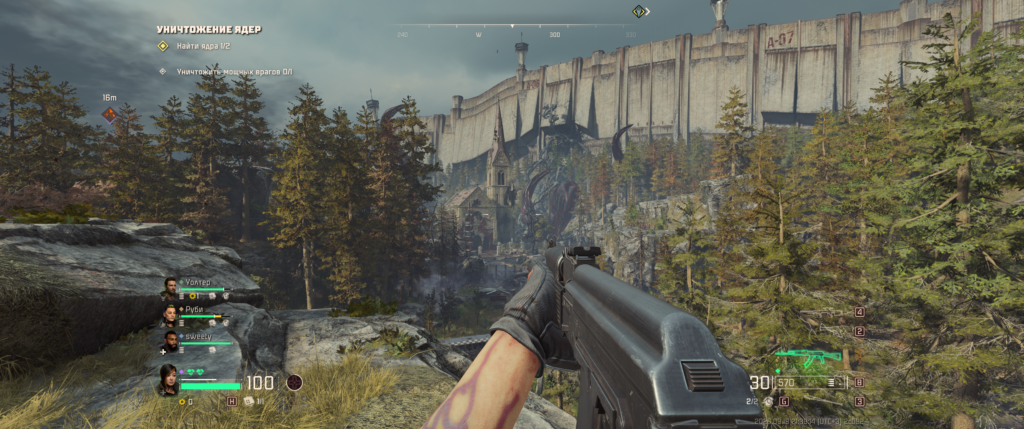Use the healing item icon by the health bar
Viewport: 1024px width, 429px height.
pyautogui.click(x=232, y=400)
